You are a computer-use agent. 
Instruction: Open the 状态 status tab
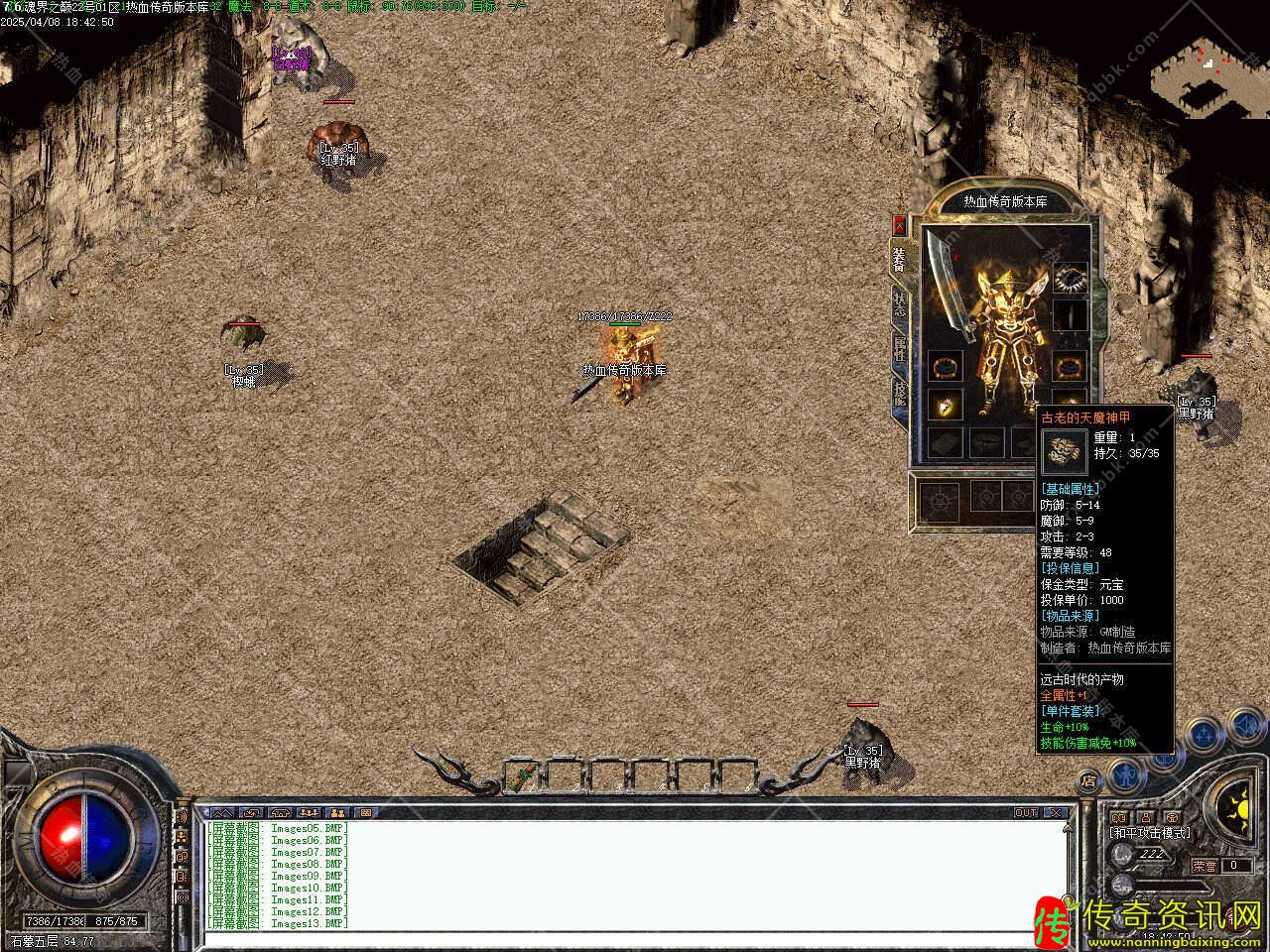899,304
